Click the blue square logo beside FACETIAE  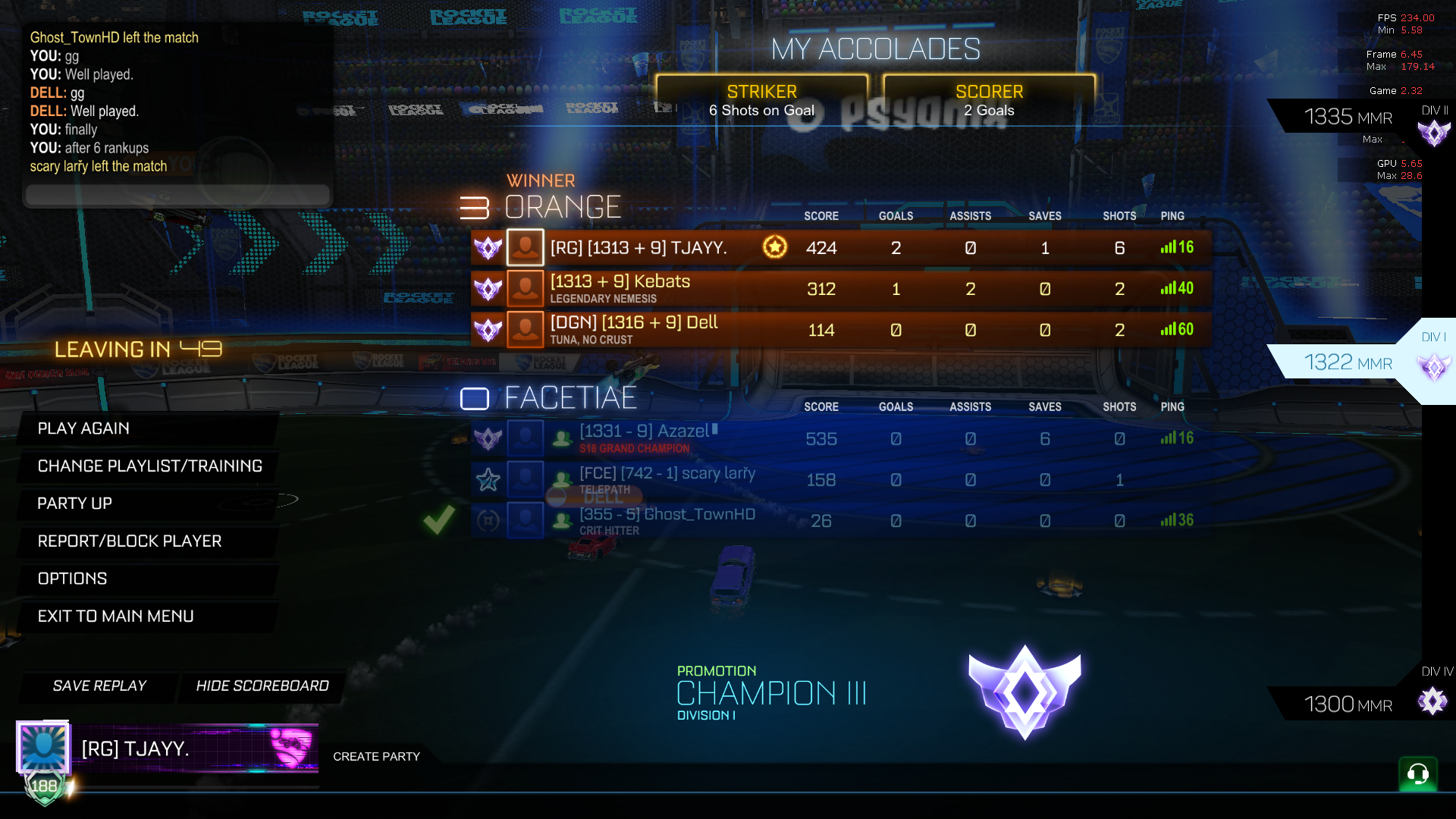tap(475, 397)
